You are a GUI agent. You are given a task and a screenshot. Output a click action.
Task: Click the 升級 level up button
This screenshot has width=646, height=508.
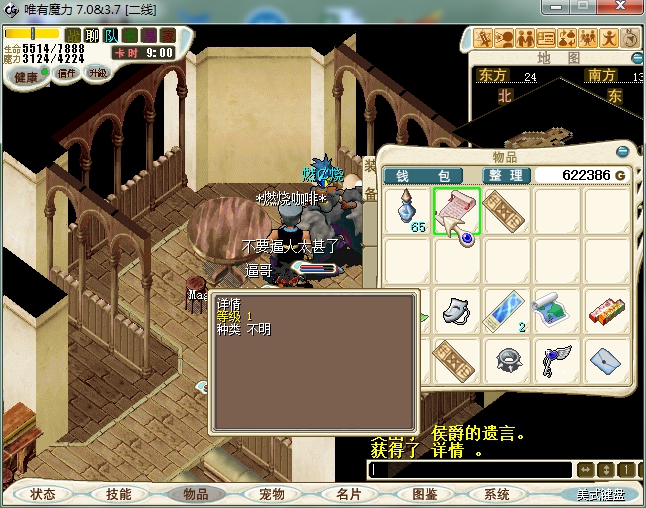click(98, 73)
